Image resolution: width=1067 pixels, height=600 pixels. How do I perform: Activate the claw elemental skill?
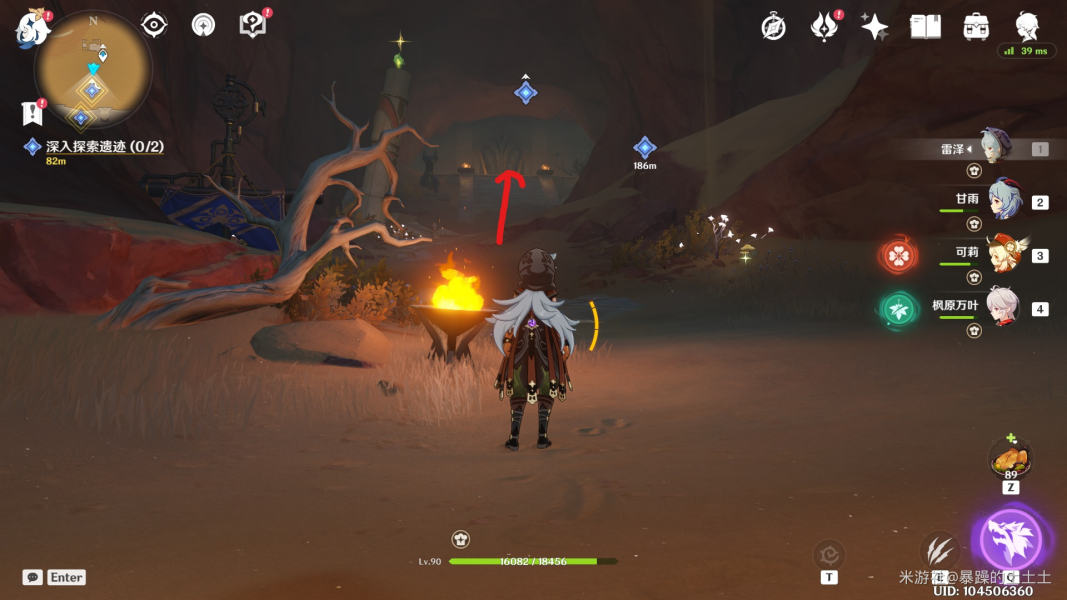click(939, 551)
